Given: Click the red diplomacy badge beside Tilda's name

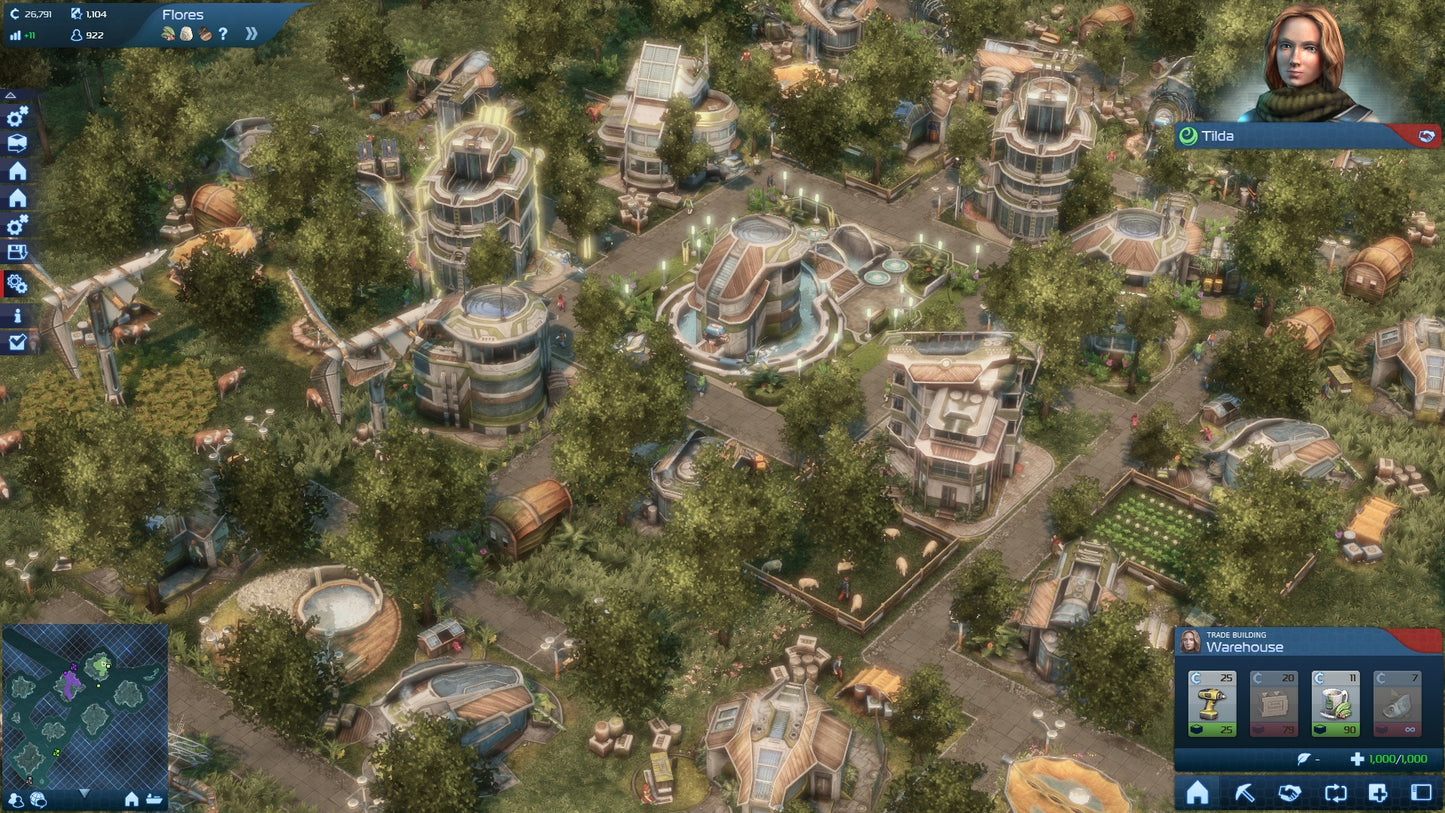Looking at the screenshot, I should point(1426,136).
